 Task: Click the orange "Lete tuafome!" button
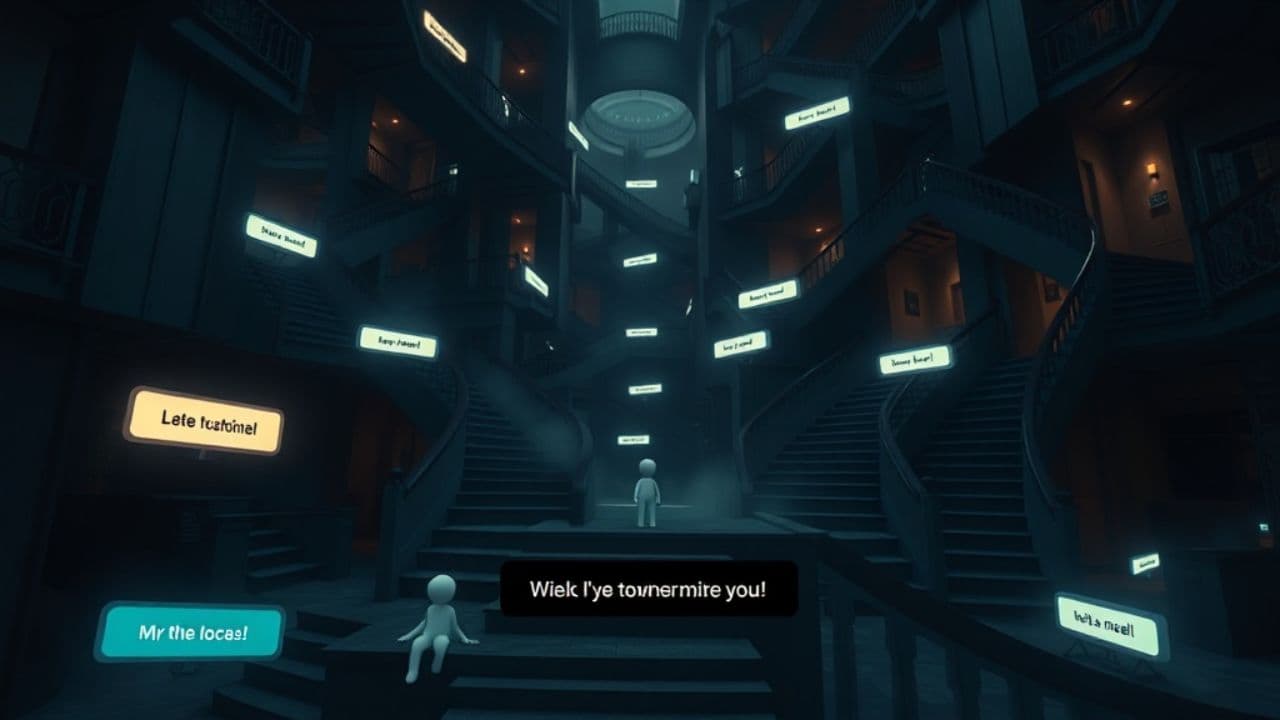203,421
